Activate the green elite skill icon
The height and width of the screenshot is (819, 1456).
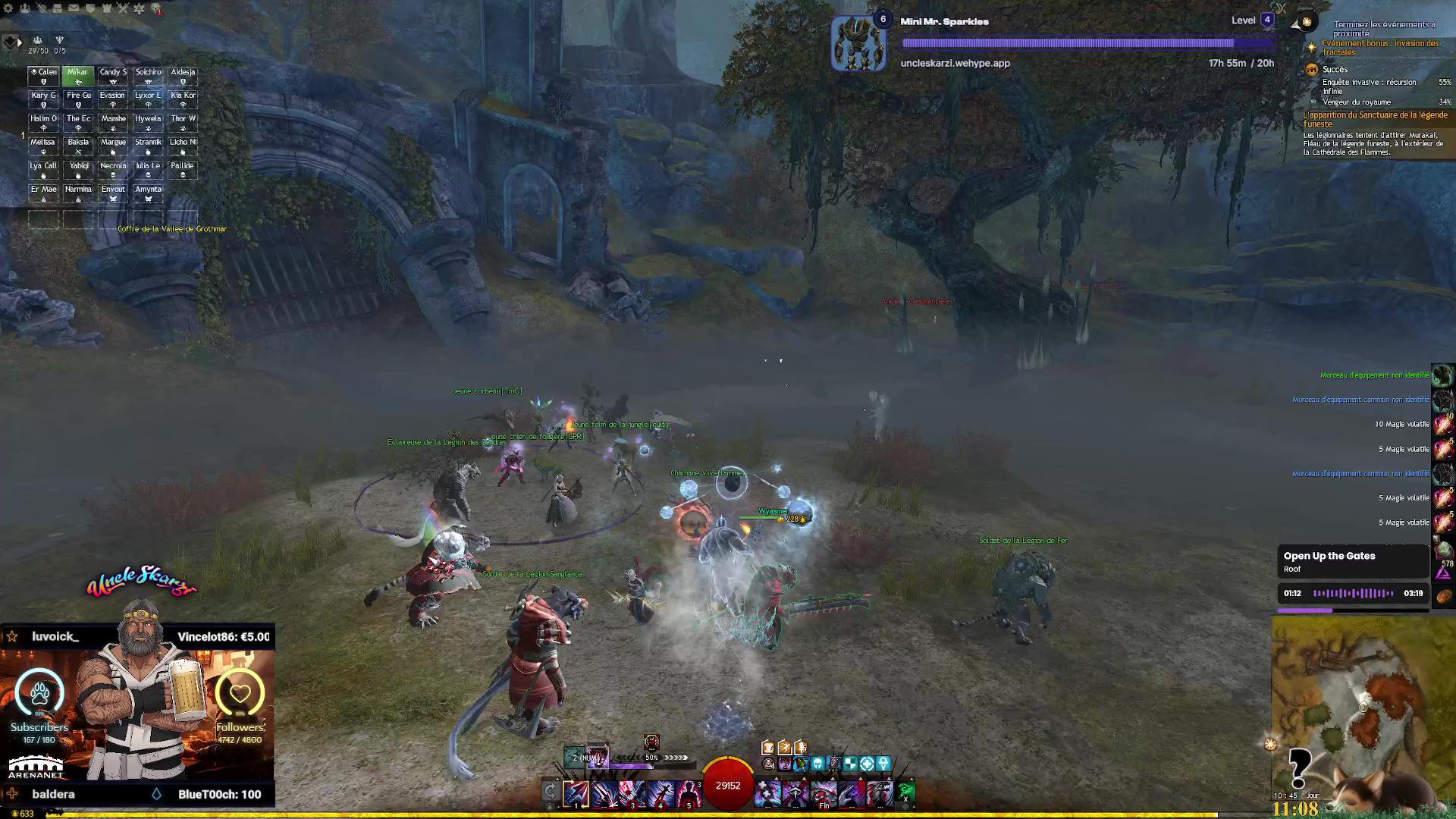906,793
